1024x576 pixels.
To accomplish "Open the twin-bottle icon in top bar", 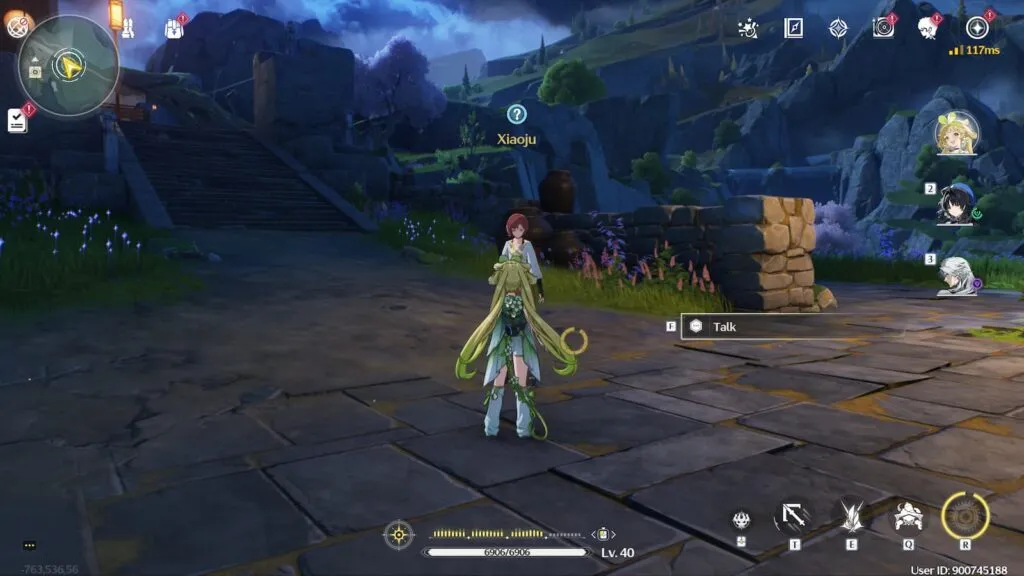I will [x=129, y=28].
